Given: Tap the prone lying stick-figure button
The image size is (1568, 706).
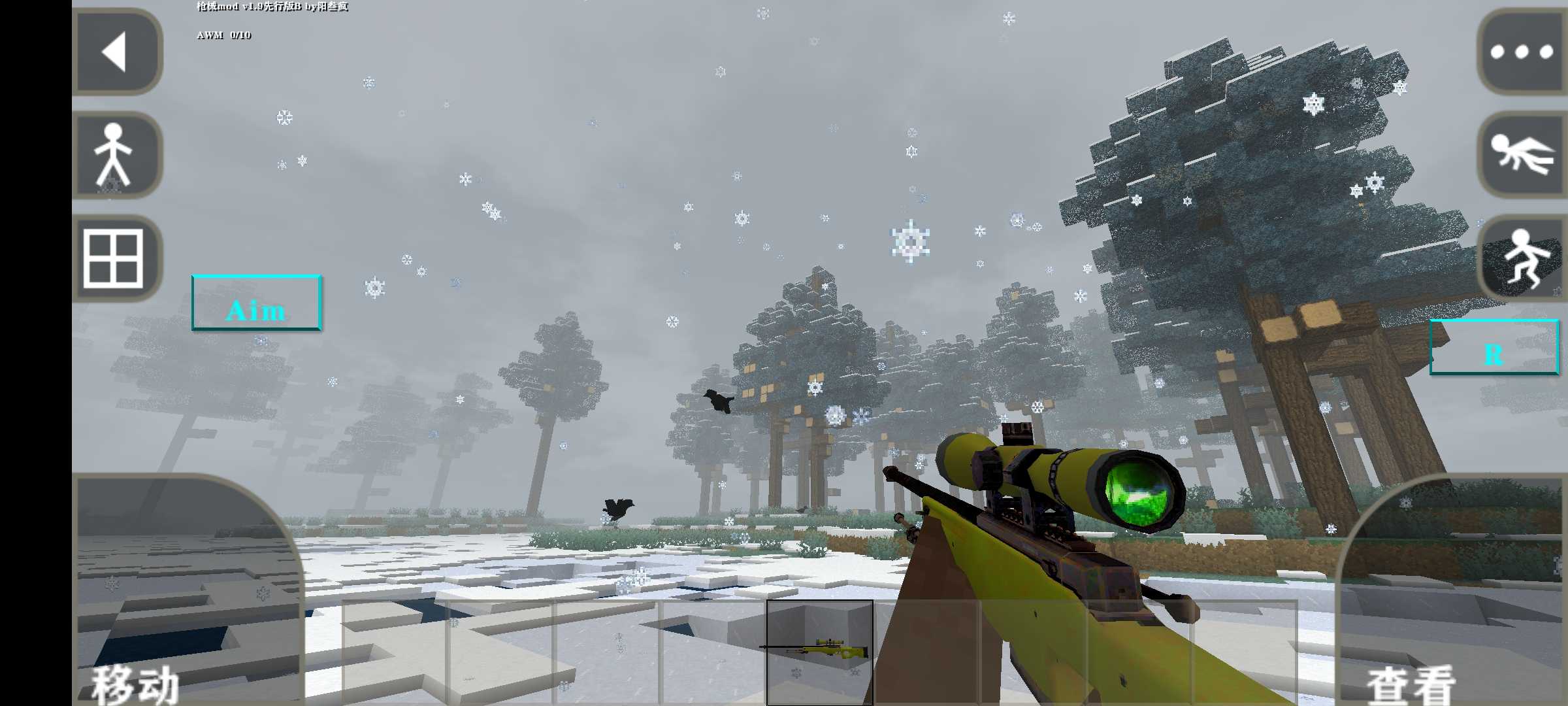Looking at the screenshot, I should point(1521,155).
